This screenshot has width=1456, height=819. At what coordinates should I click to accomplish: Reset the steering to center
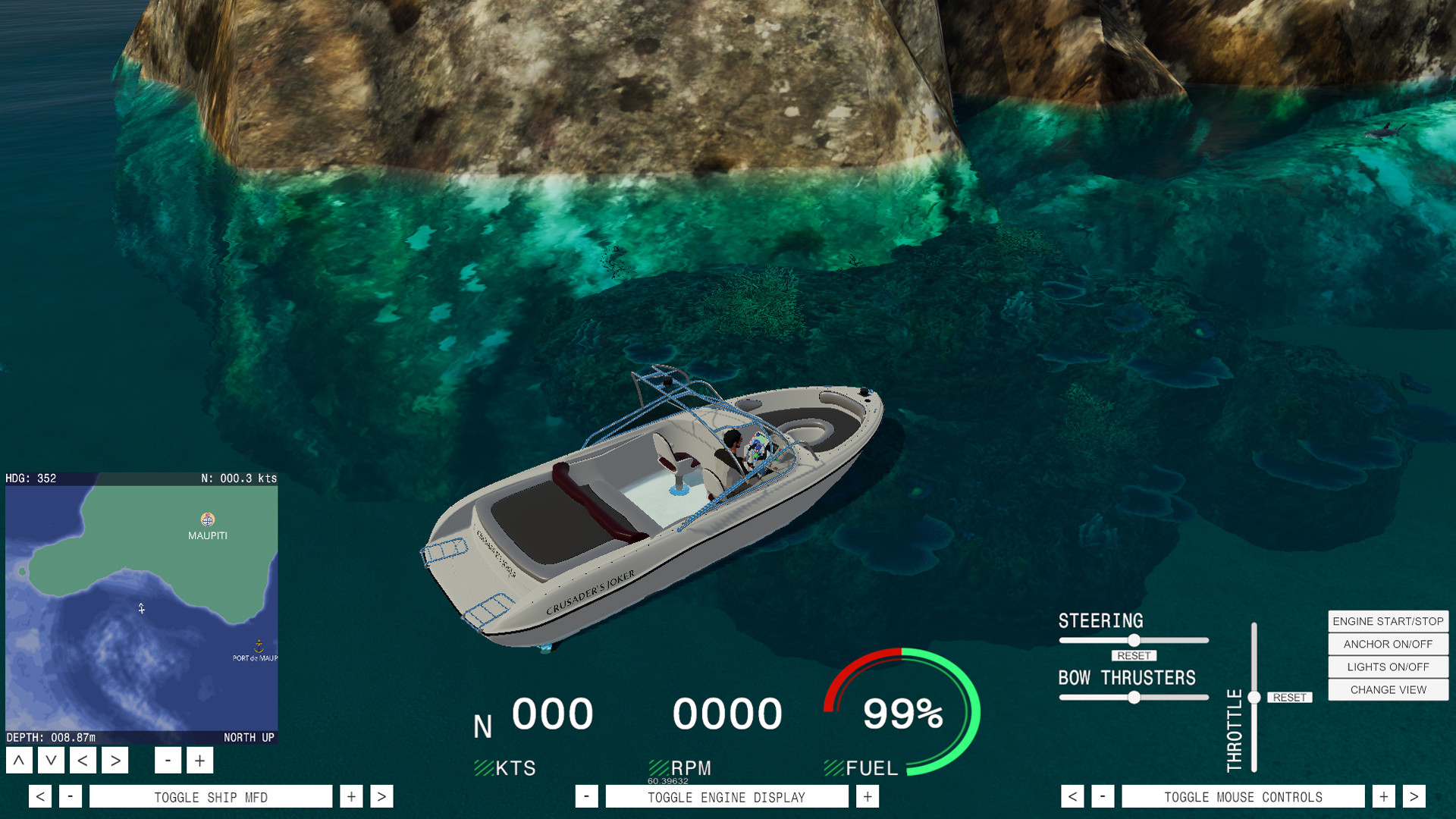pyautogui.click(x=1134, y=655)
